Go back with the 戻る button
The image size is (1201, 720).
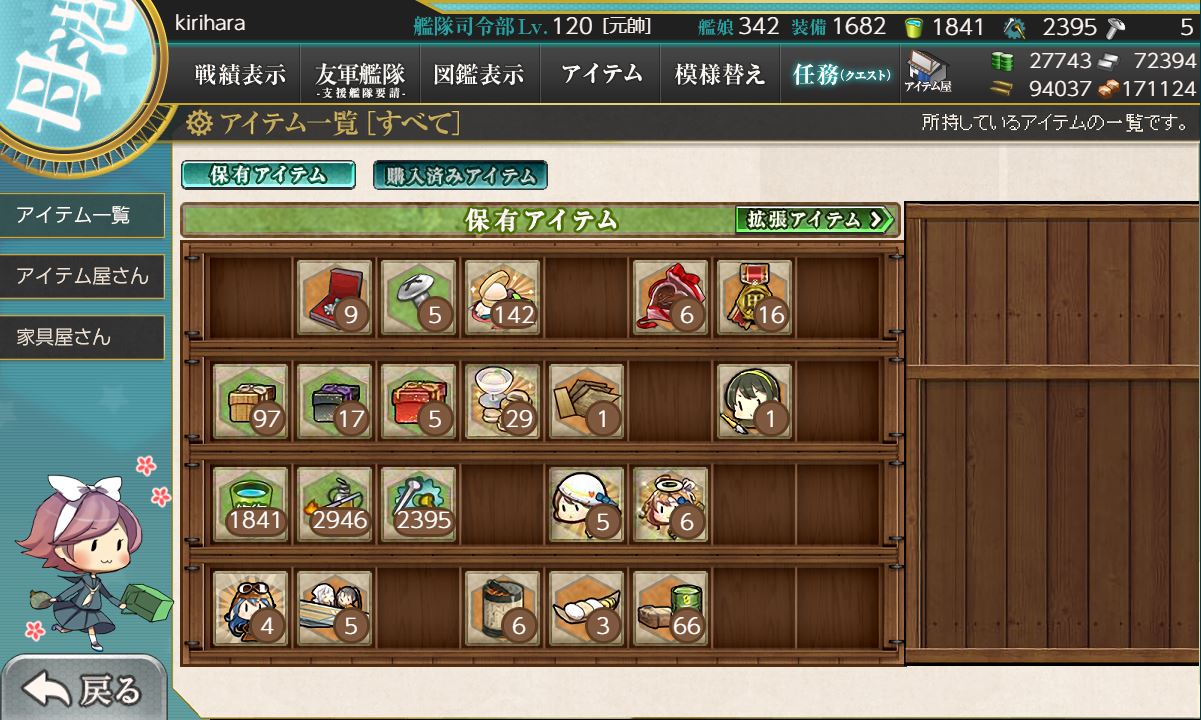point(84,690)
